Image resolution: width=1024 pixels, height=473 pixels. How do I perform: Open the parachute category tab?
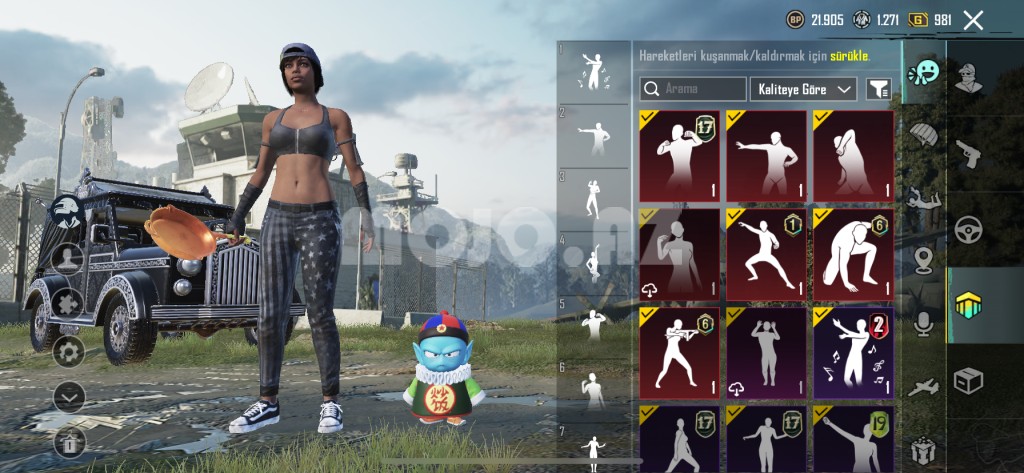tap(923, 135)
